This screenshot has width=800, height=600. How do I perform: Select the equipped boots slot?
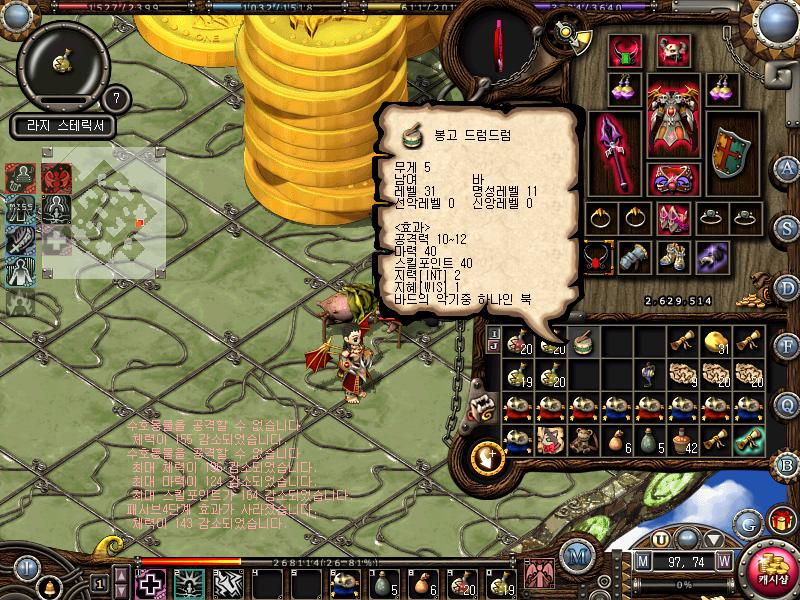click(x=673, y=257)
